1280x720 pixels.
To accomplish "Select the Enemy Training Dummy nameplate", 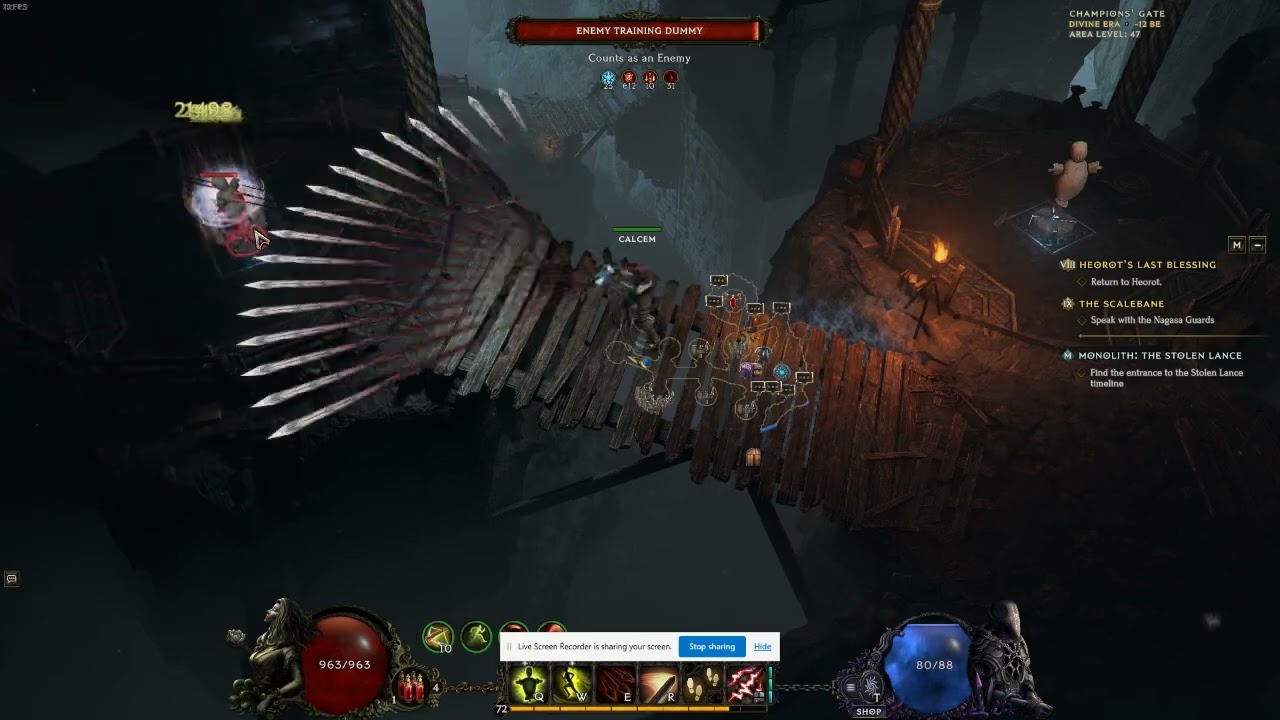I will click(x=639, y=31).
